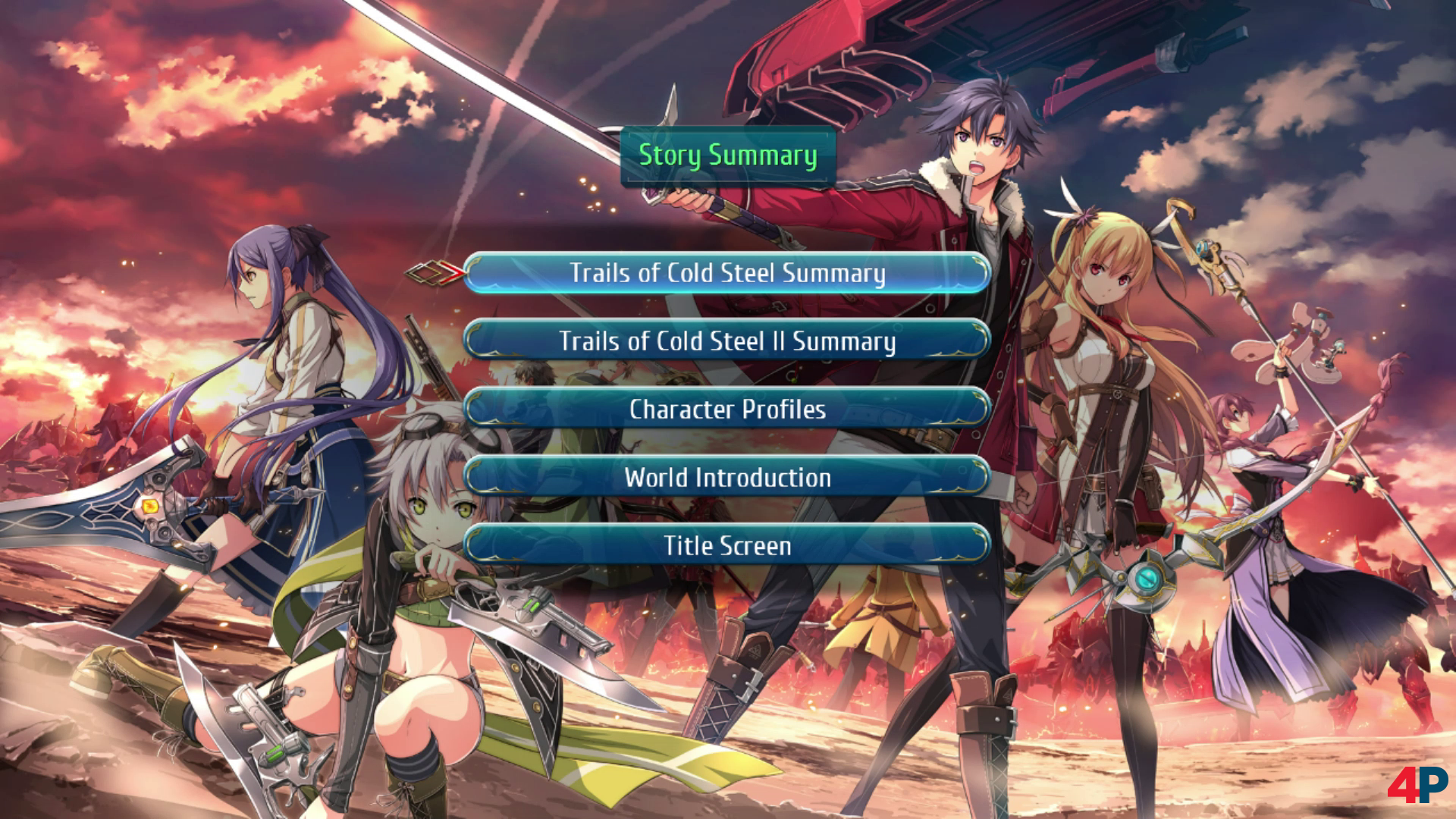Screen dimensions: 1456x819
Task: Choose World Introduction entry
Action: point(726,478)
